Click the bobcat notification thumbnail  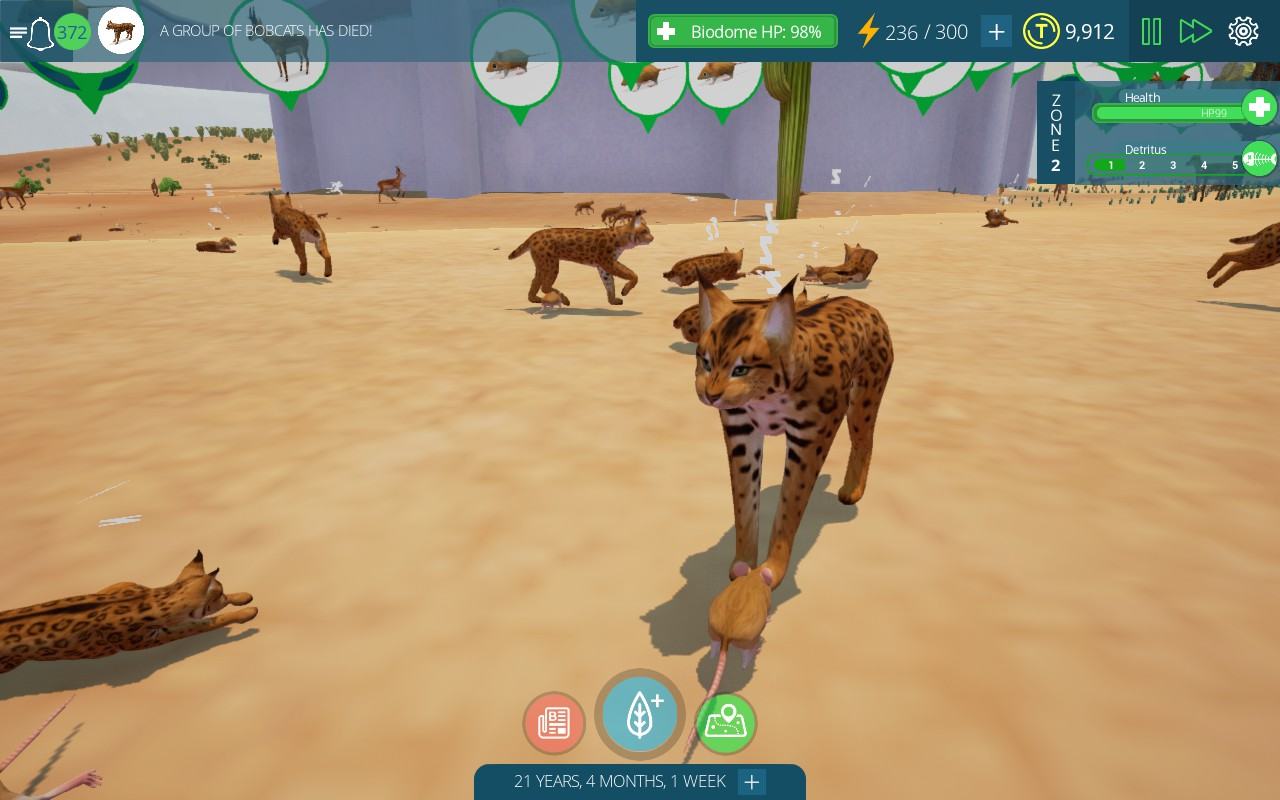tap(121, 32)
